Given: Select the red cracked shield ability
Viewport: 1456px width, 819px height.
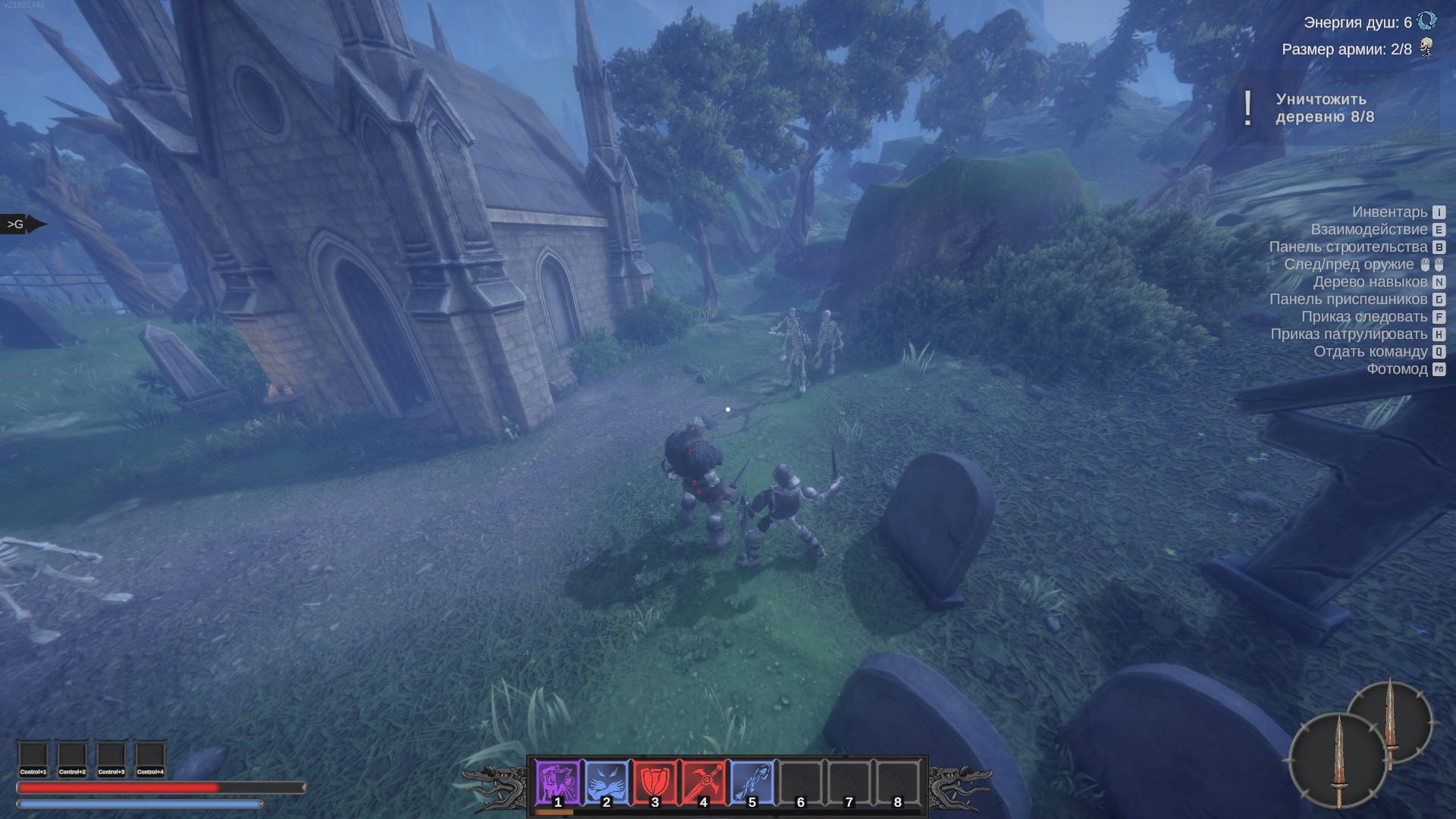Looking at the screenshot, I should coord(655,783).
